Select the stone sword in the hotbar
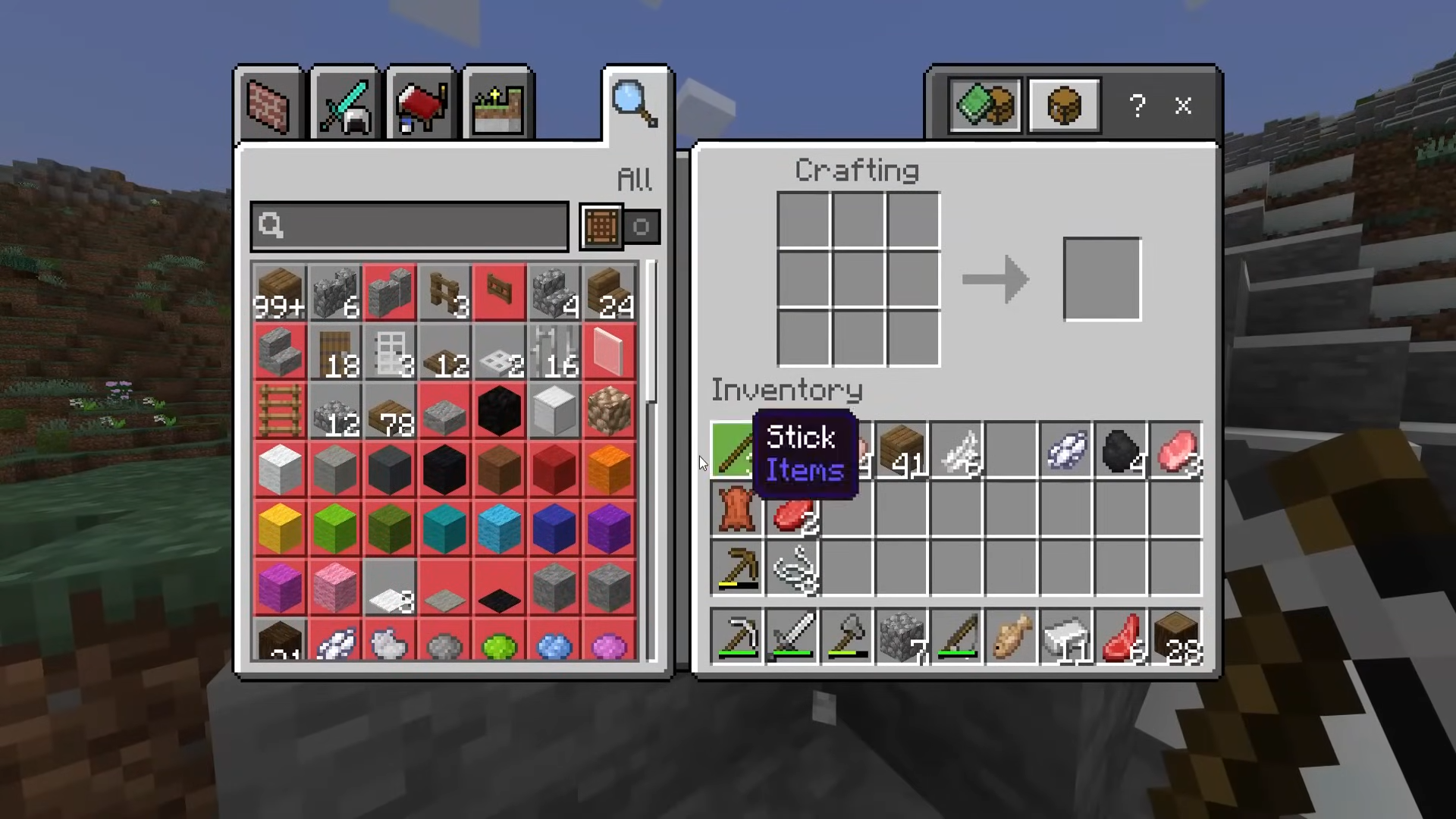The width and height of the screenshot is (1456, 819). pos(792,637)
